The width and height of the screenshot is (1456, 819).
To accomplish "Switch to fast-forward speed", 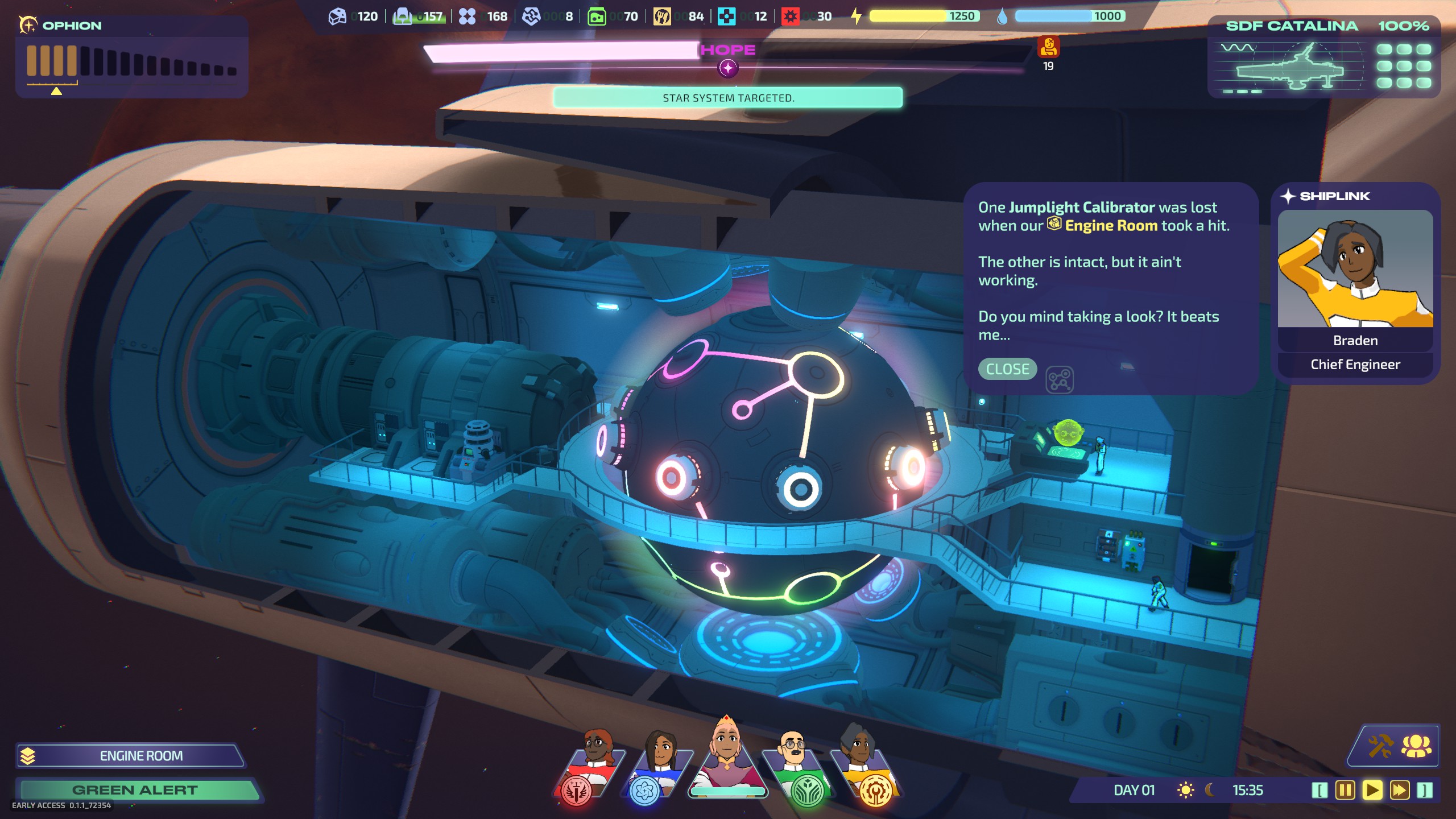I will tap(1399, 790).
